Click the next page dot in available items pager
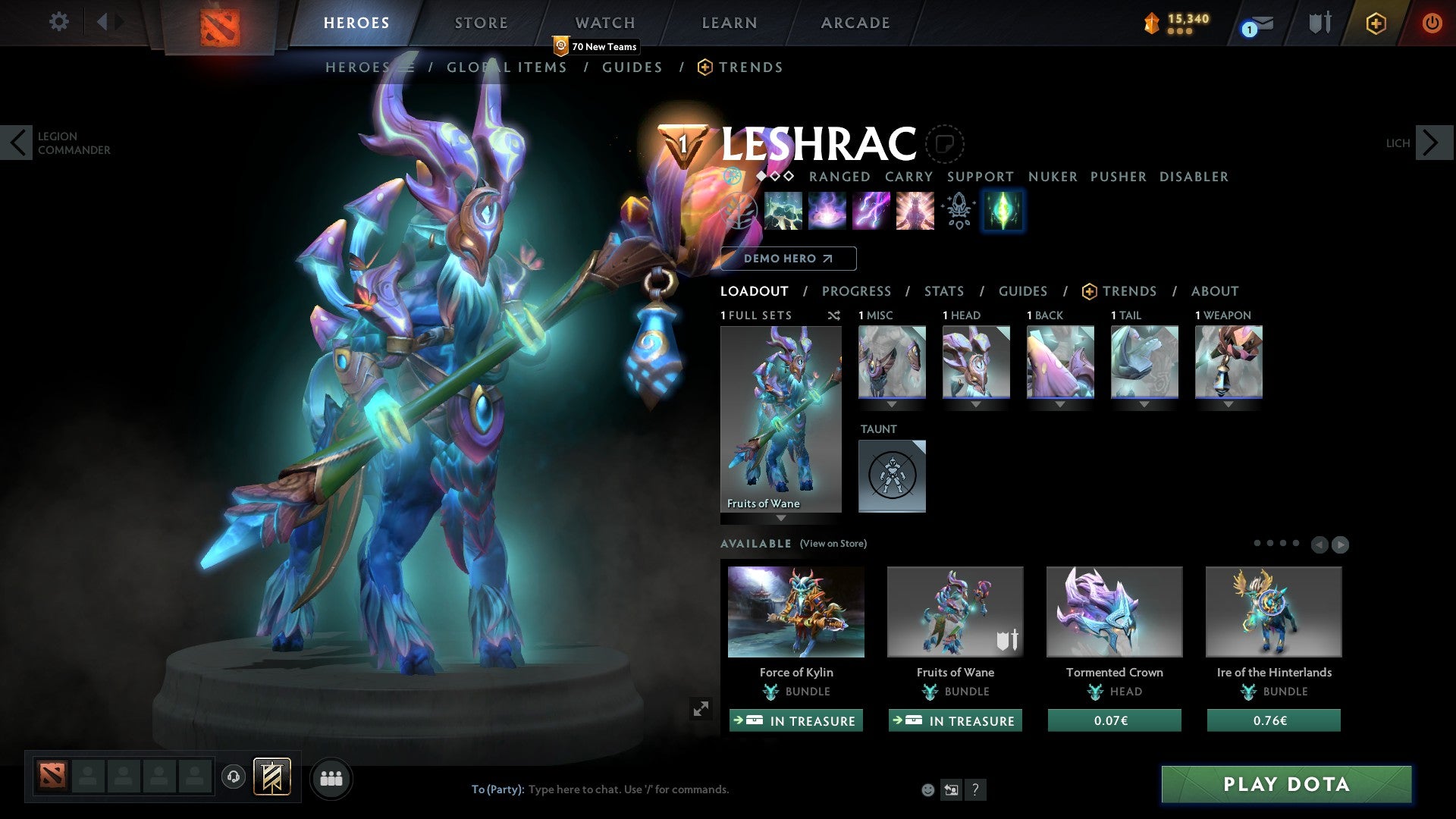This screenshot has width=1456, height=819. pyautogui.click(x=1270, y=543)
